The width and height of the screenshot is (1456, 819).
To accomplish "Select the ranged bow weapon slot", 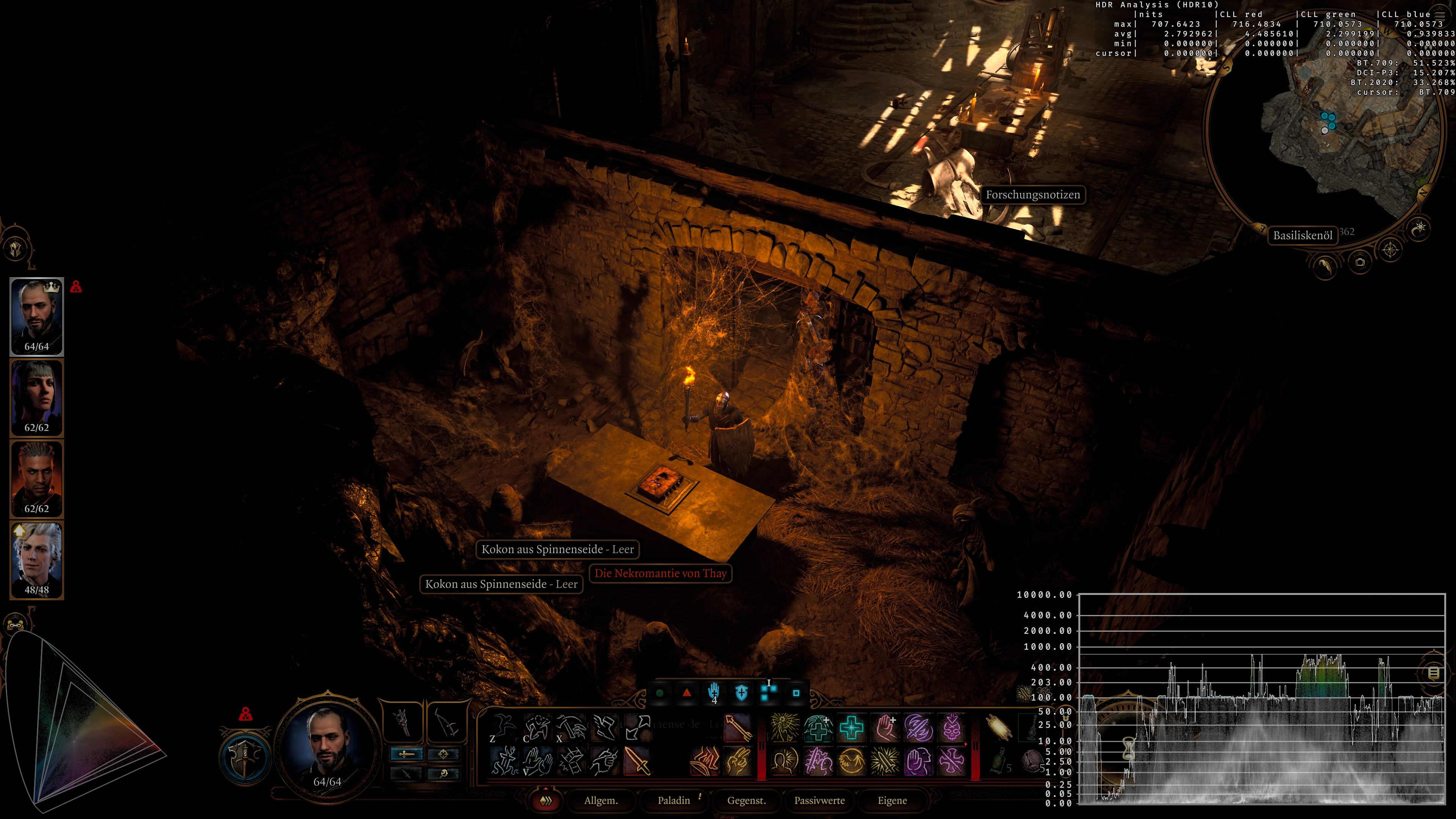I will (x=446, y=721).
